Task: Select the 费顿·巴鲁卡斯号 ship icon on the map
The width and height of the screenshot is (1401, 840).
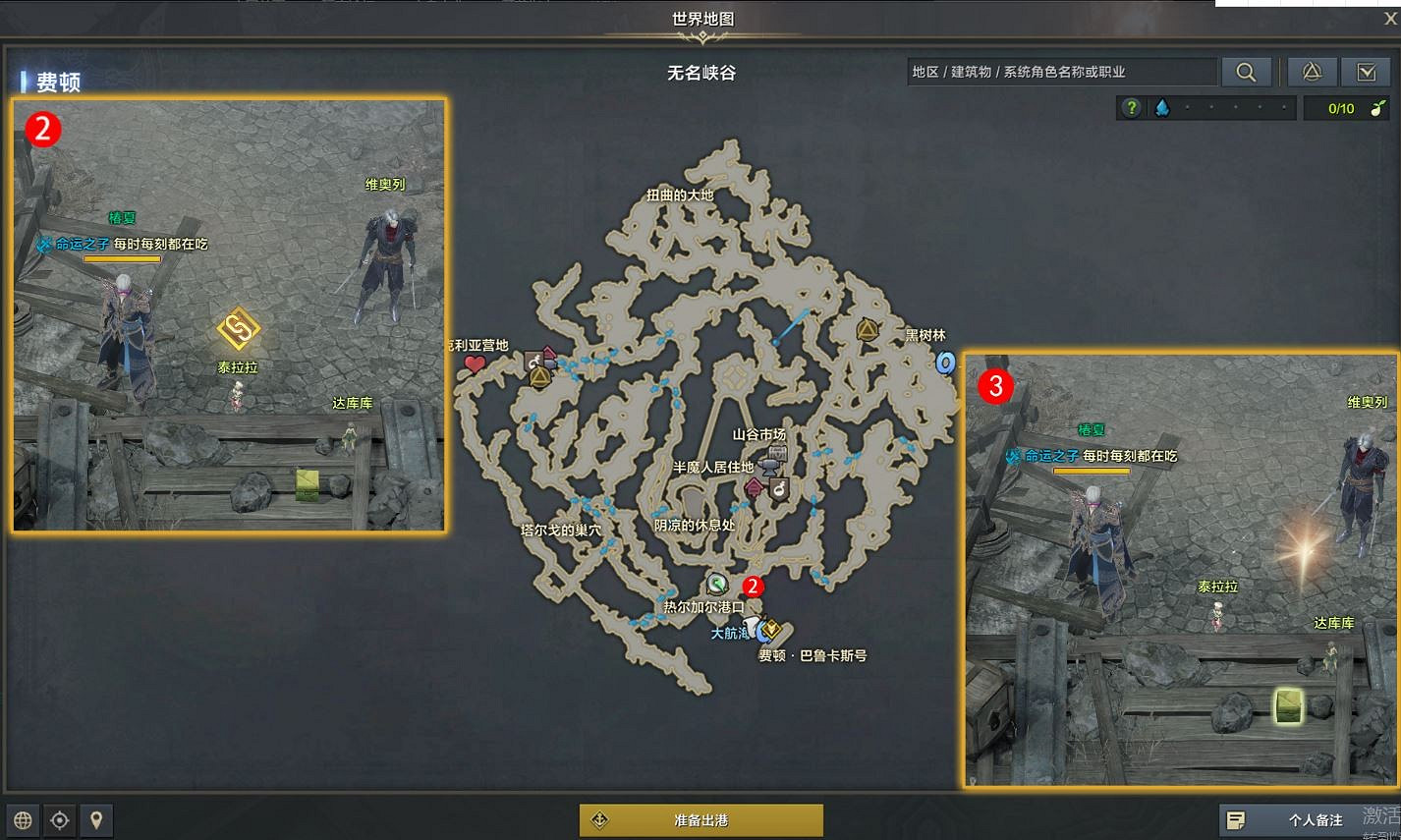Action: [772, 631]
